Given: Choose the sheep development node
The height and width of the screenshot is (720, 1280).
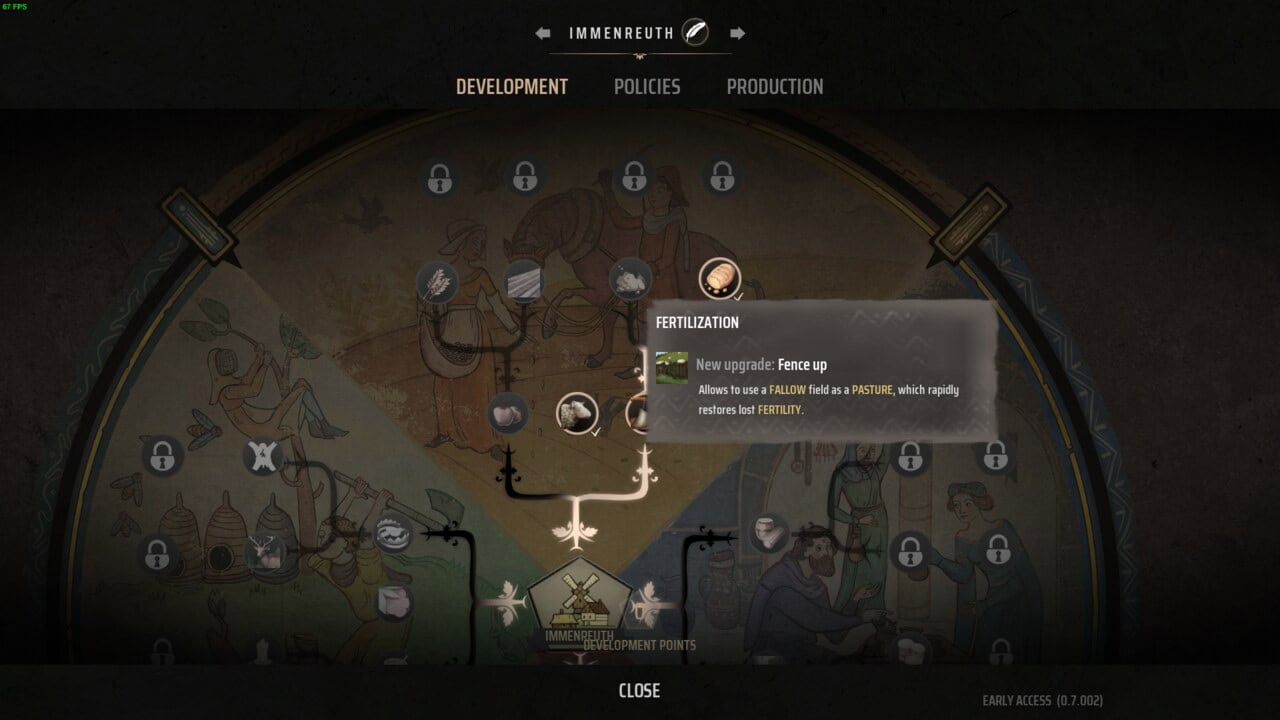Looking at the screenshot, I should 577,413.
